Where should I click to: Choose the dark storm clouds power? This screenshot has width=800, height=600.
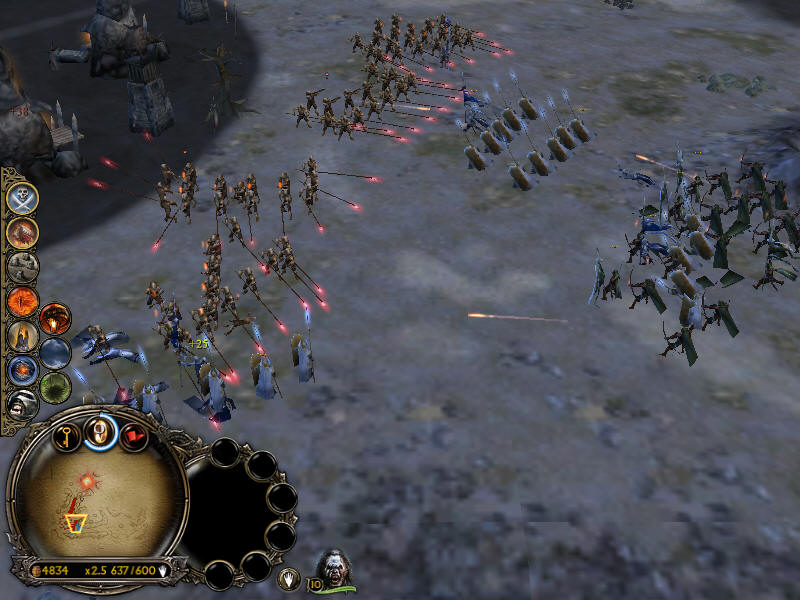(x=55, y=353)
